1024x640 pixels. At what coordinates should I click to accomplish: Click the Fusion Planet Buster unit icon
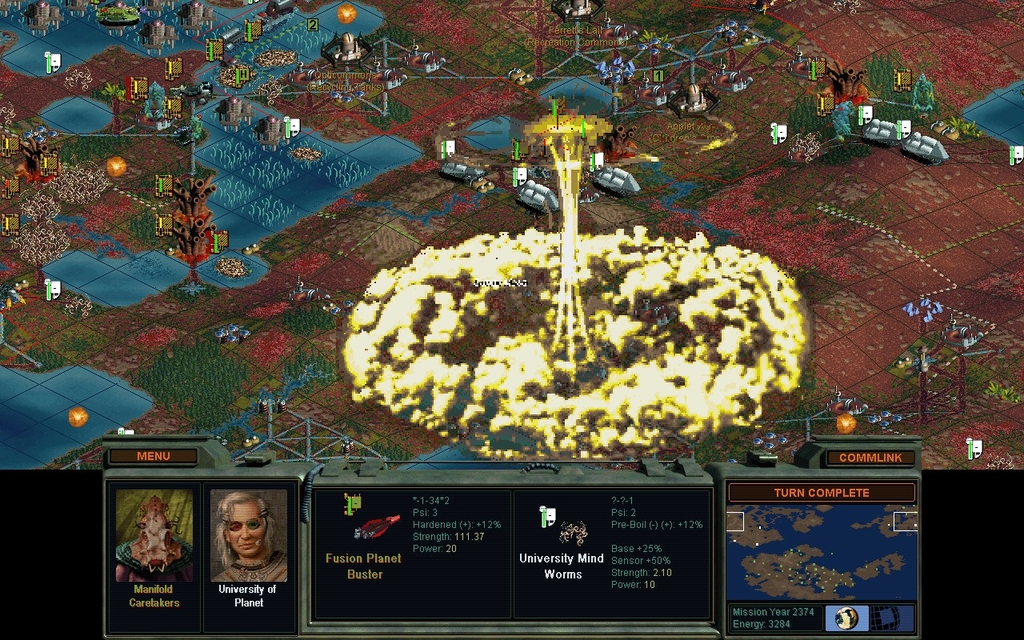[374, 526]
